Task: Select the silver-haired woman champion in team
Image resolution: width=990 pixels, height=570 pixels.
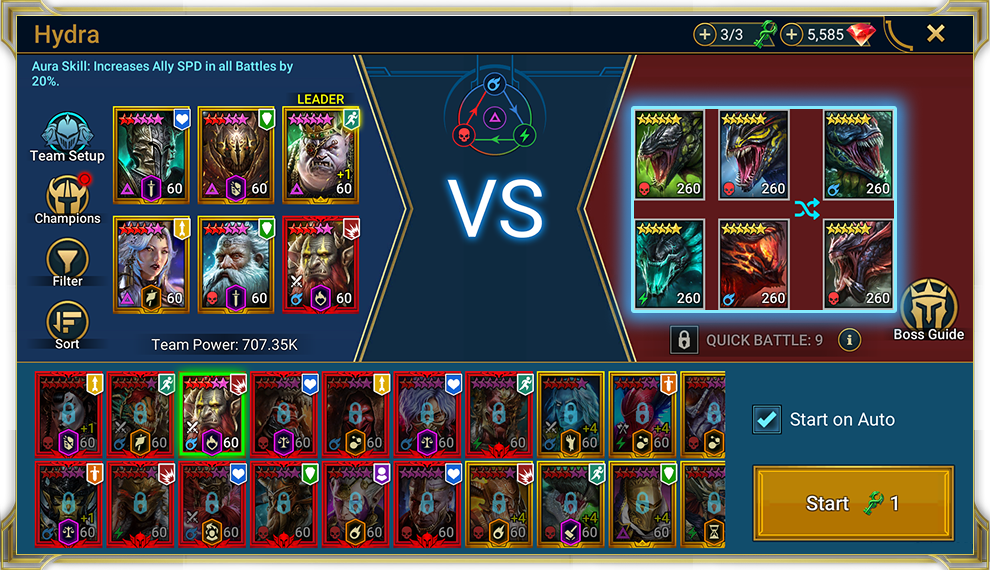Action: (151, 264)
